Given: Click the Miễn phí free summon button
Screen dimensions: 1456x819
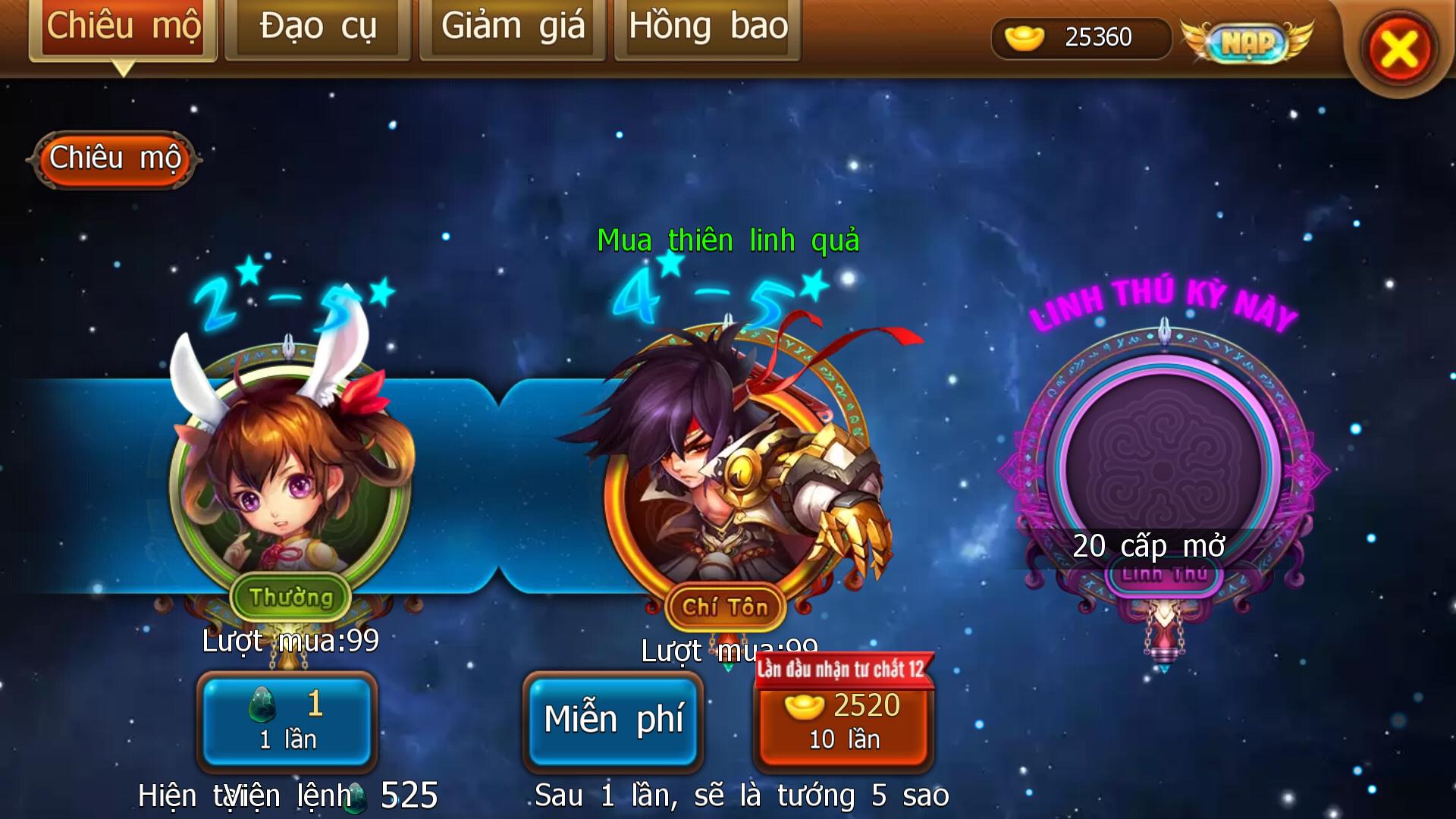Looking at the screenshot, I should click(613, 718).
